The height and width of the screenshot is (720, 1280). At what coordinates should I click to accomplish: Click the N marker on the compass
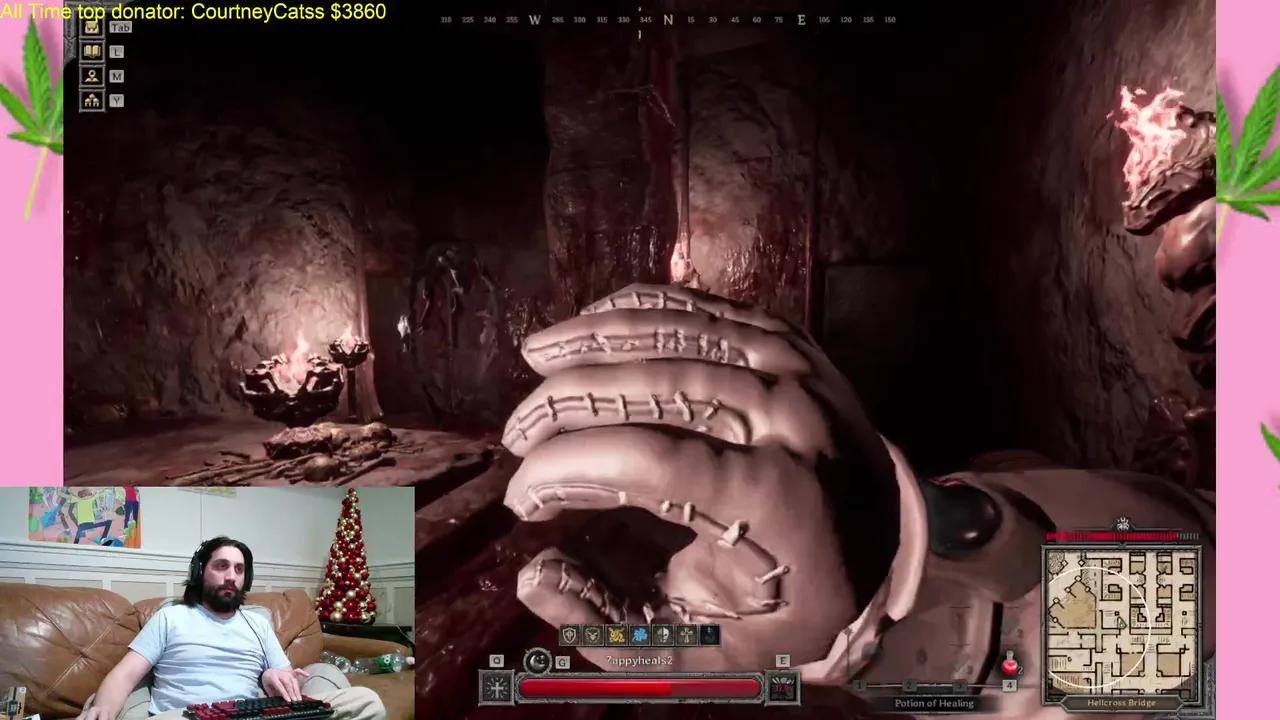click(x=668, y=18)
